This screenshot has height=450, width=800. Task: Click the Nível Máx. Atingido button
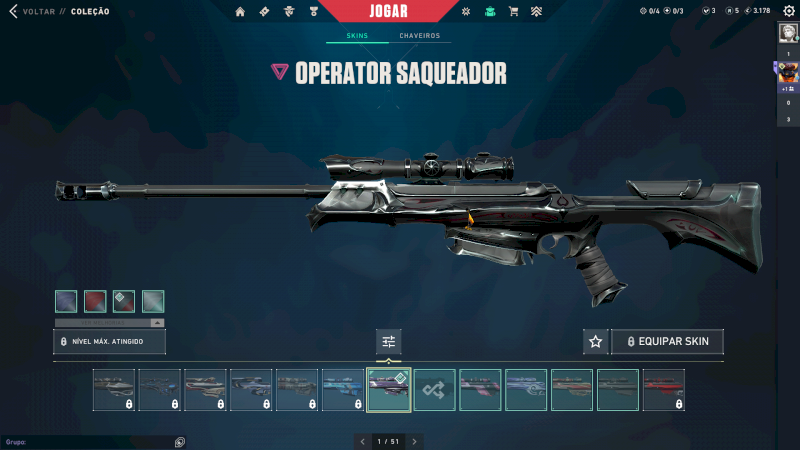coord(109,342)
